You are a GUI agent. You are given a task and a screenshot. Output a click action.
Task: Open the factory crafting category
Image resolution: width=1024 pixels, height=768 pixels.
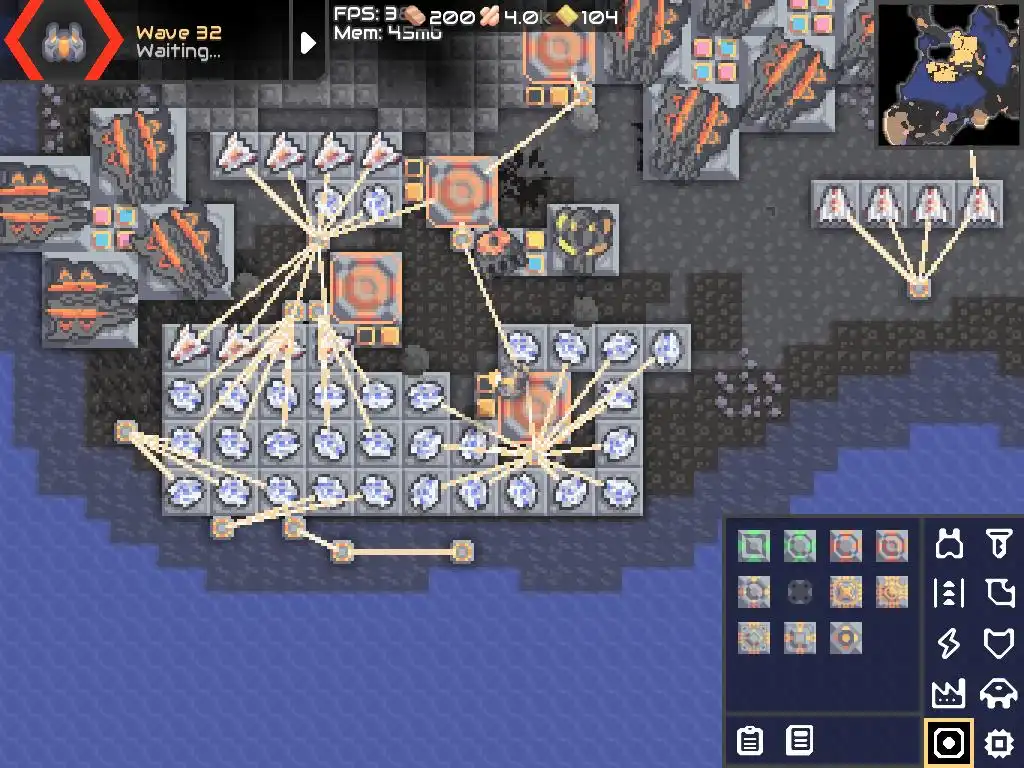pos(949,692)
